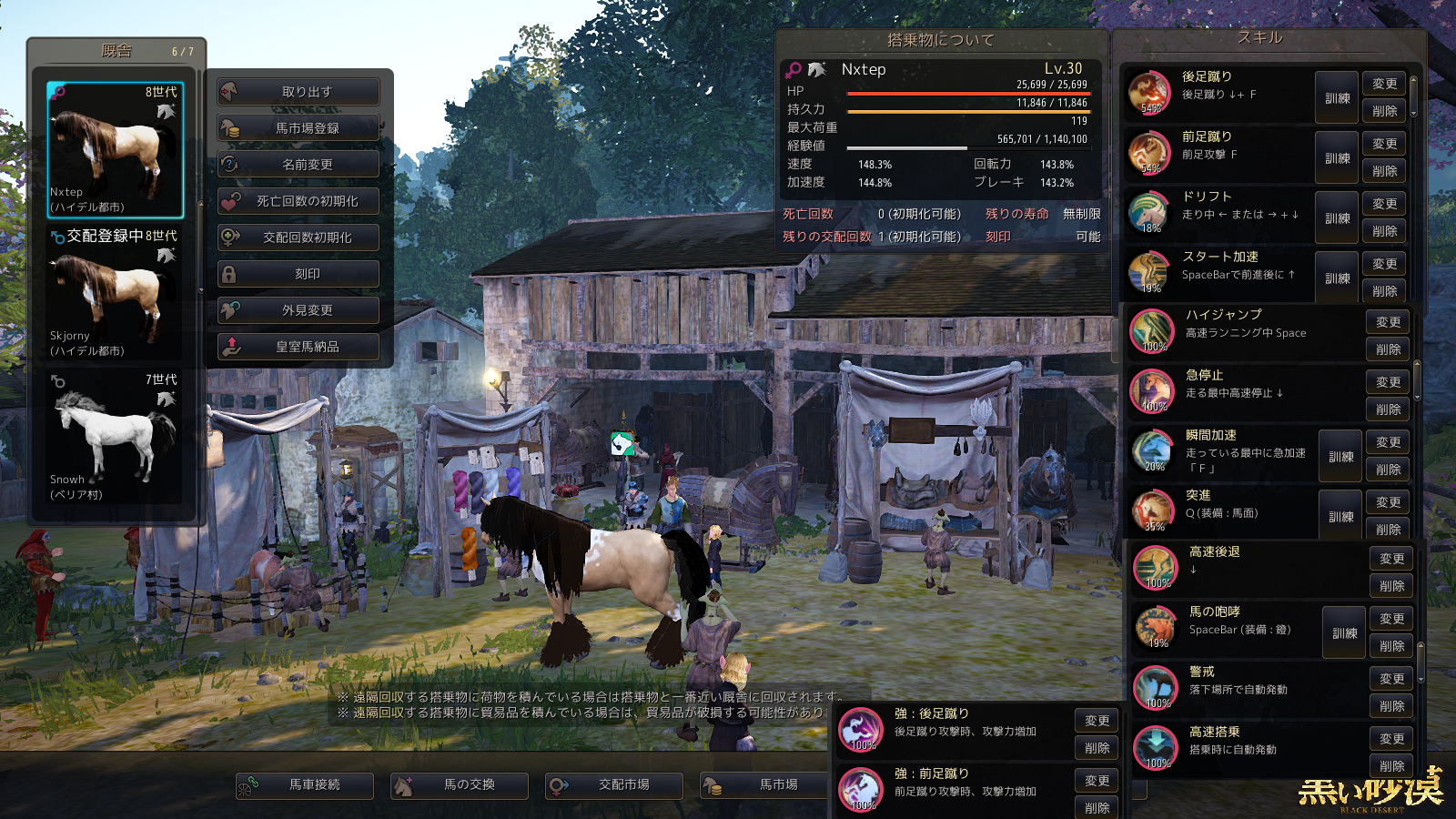Click the 取り出す take-out button
The height and width of the screenshot is (819, 1456).
pos(298,92)
